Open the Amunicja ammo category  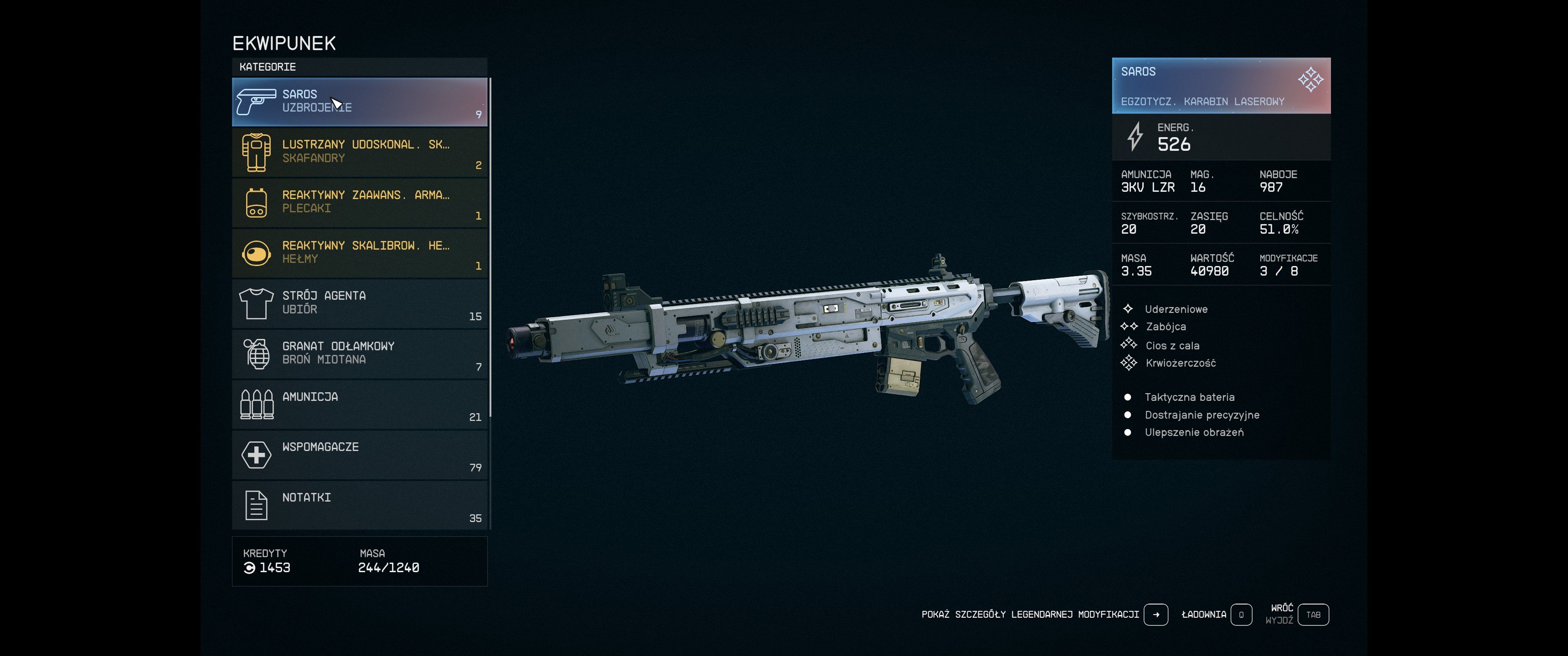coord(359,405)
